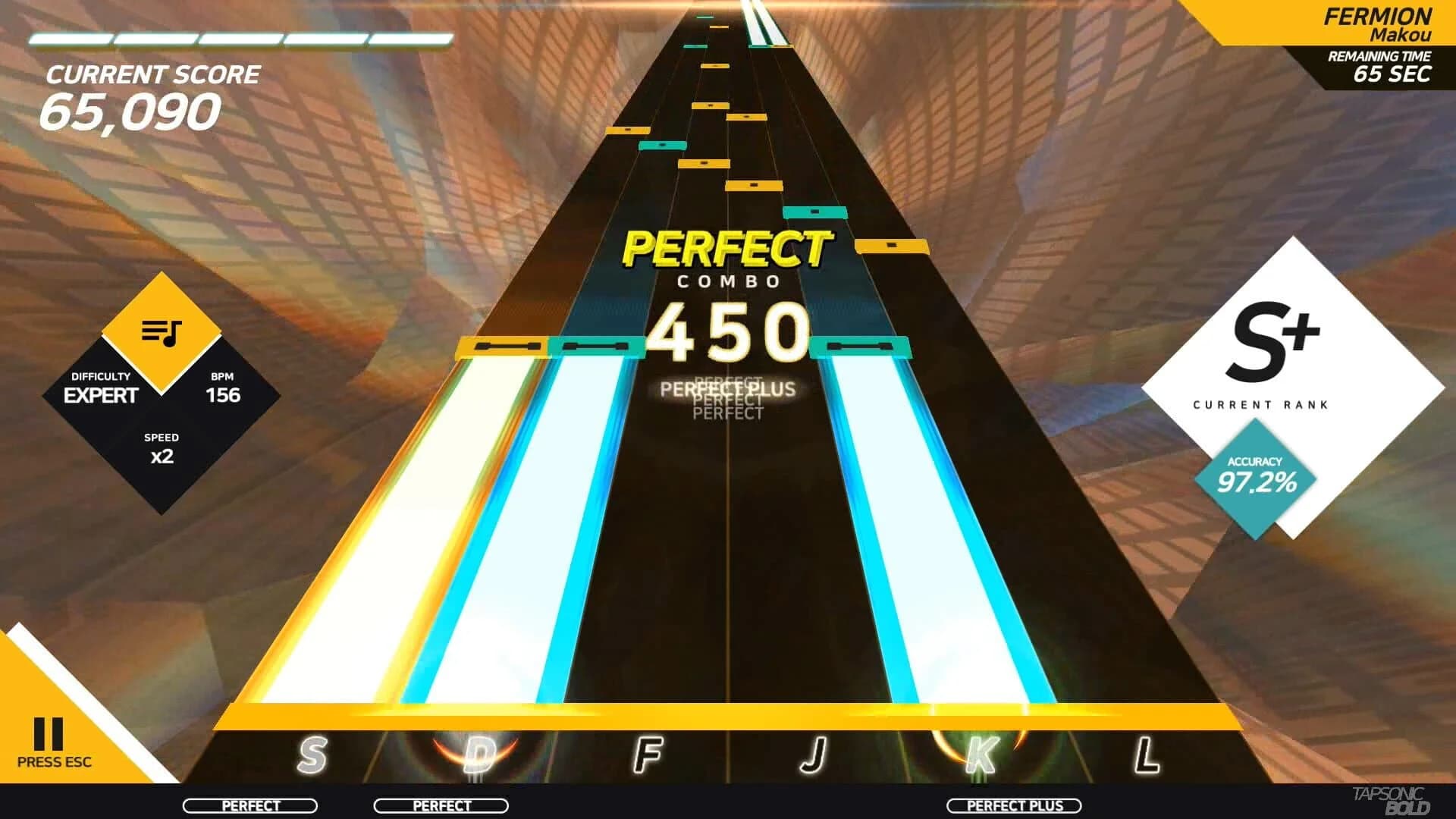Click the DIFFICULTY EXPERT label
The image size is (1456, 819).
pos(102,387)
